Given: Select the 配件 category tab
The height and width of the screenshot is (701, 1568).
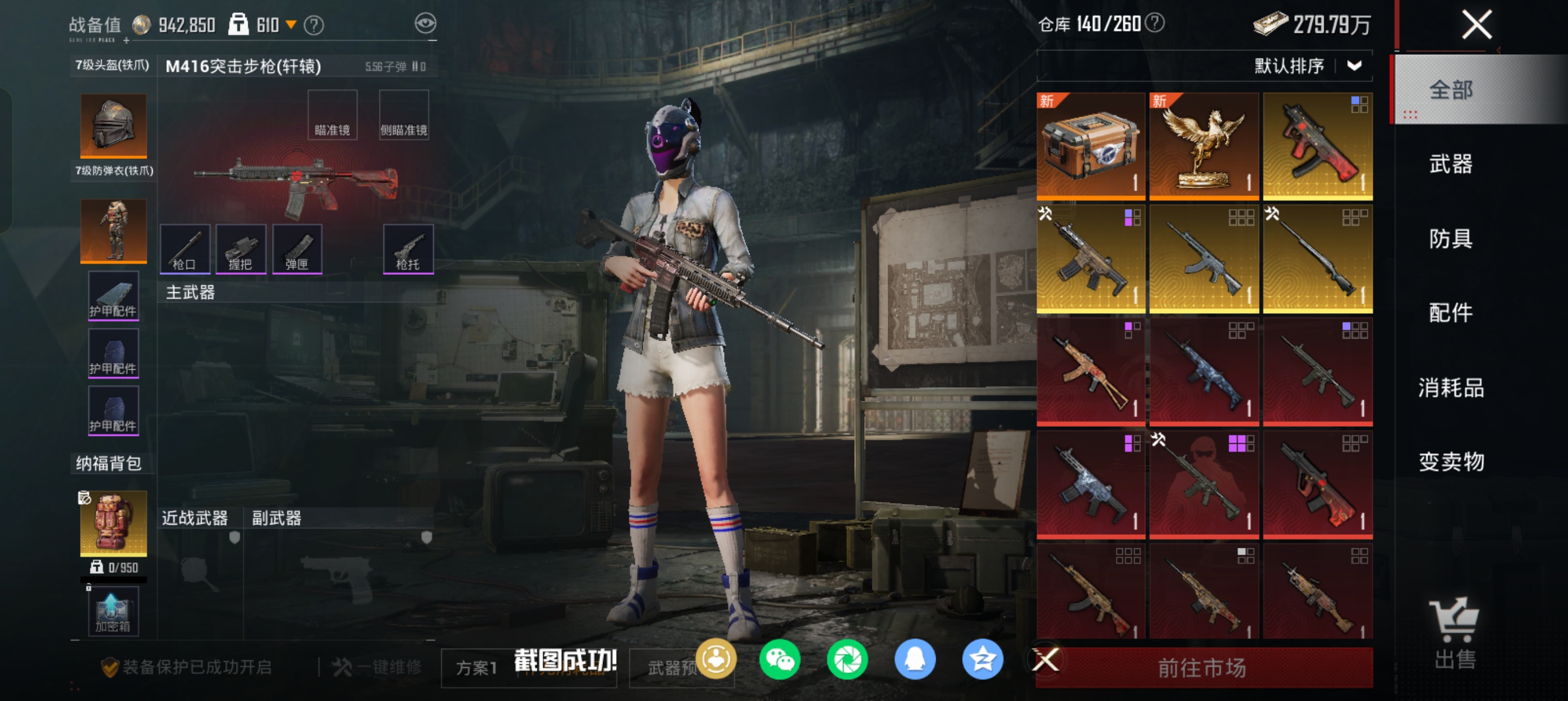Looking at the screenshot, I should tap(1450, 313).
